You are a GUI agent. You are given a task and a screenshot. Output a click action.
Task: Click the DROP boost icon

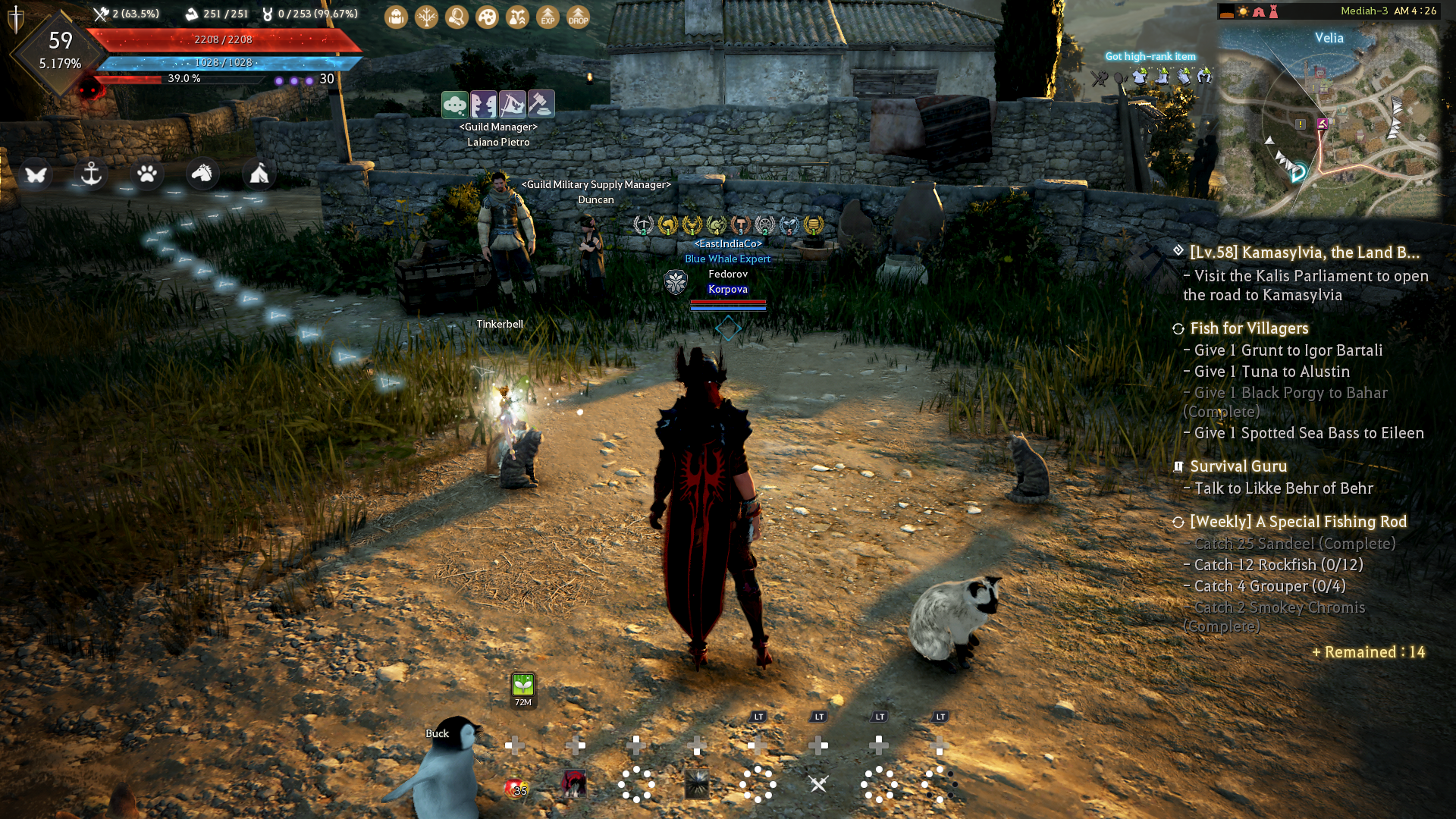tap(578, 17)
